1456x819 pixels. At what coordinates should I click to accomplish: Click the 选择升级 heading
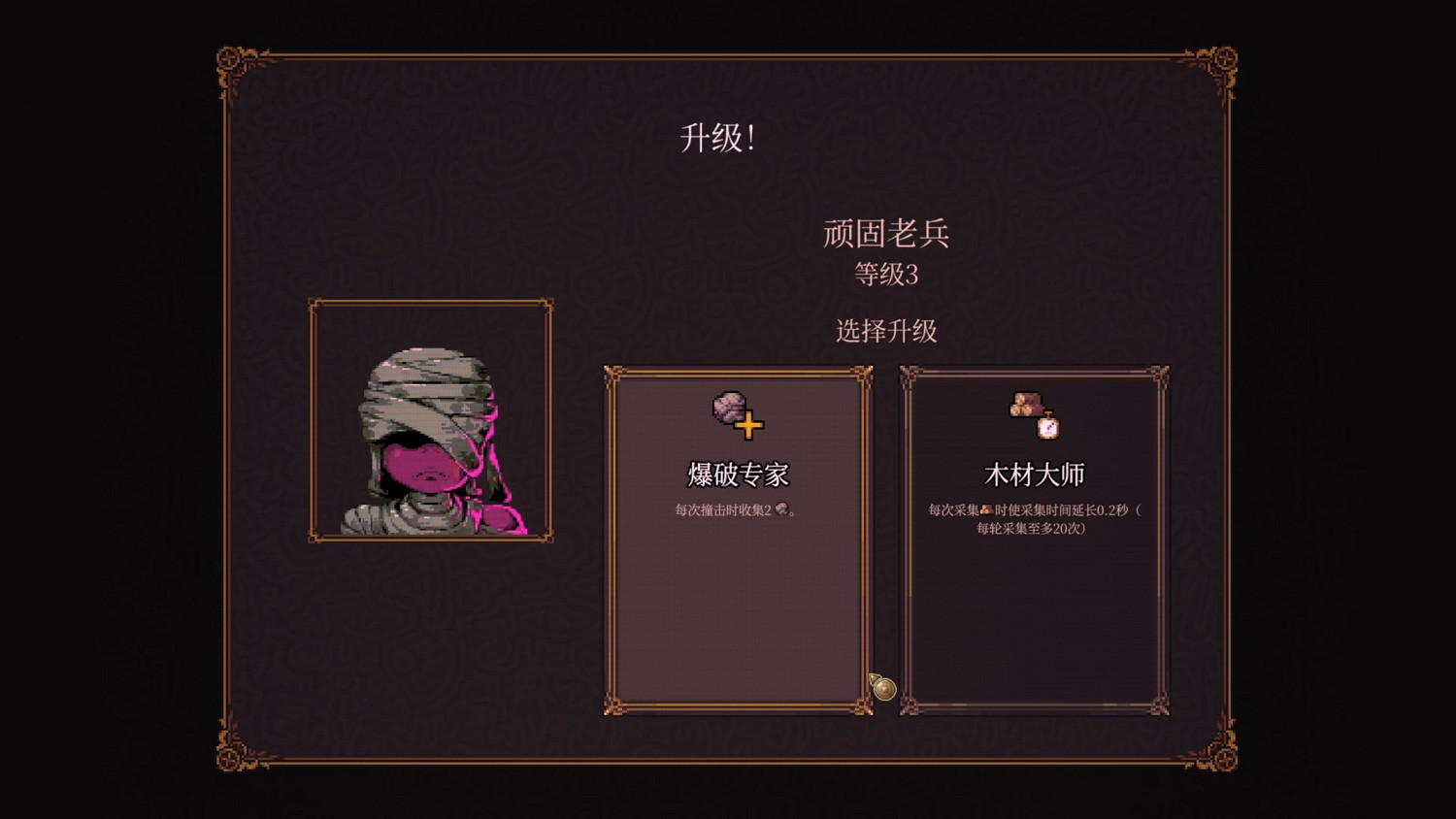point(886,330)
